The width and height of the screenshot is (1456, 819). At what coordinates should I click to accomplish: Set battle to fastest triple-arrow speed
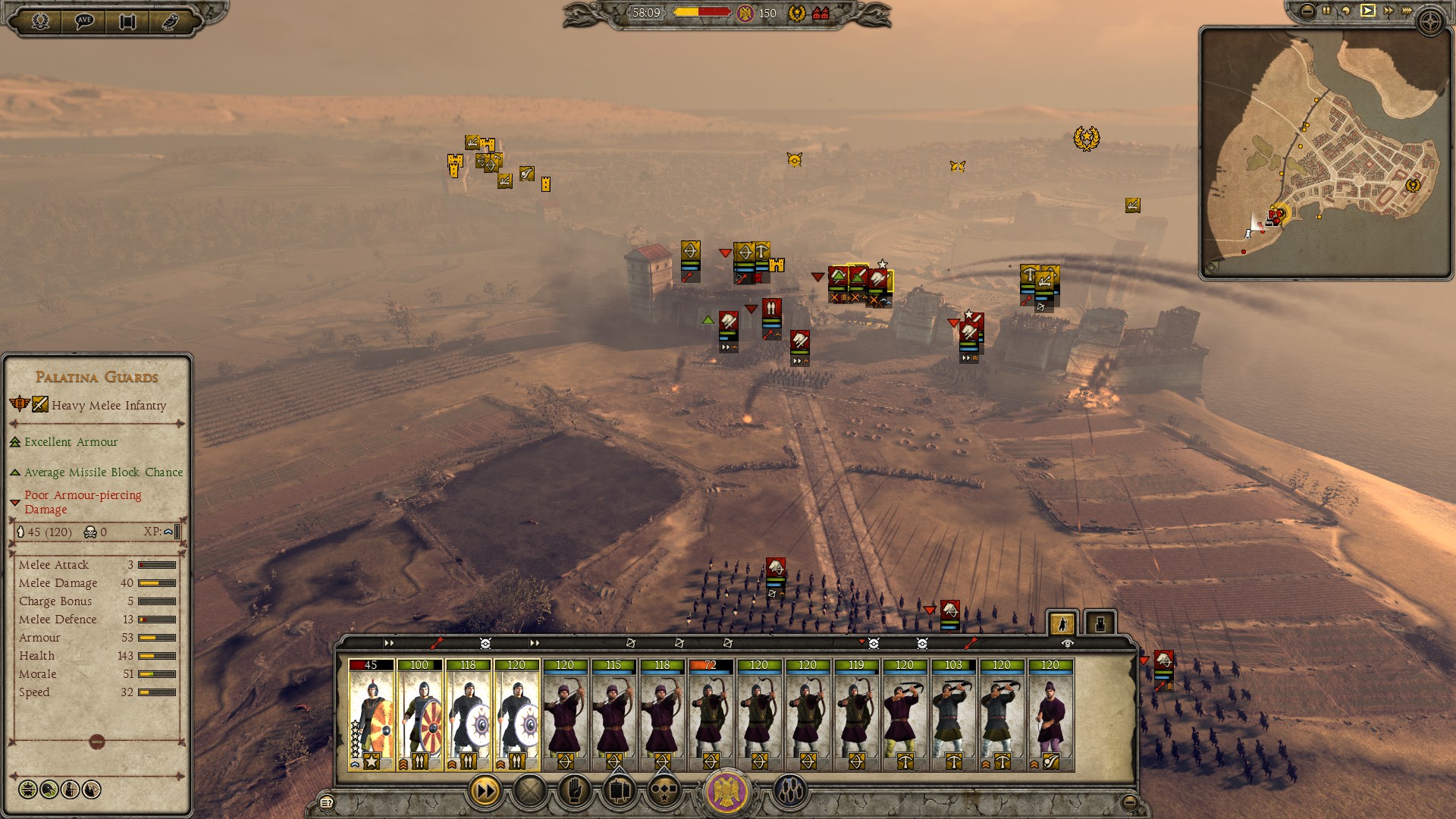click(1407, 11)
